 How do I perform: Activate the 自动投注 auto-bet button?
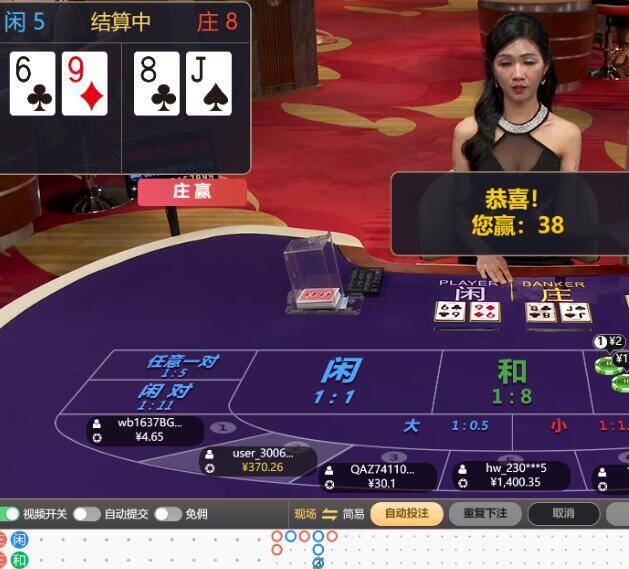[407, 514]
